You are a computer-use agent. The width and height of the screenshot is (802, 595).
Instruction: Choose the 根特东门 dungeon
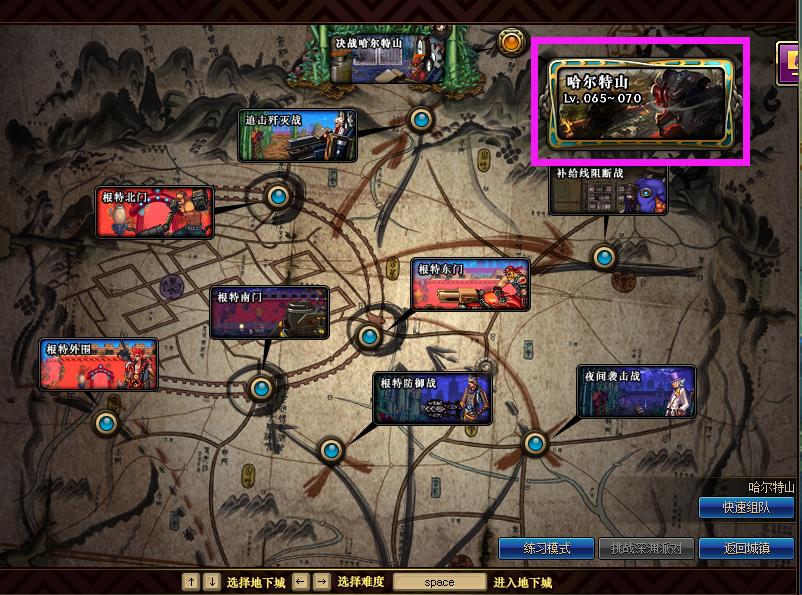pos(470,284)
